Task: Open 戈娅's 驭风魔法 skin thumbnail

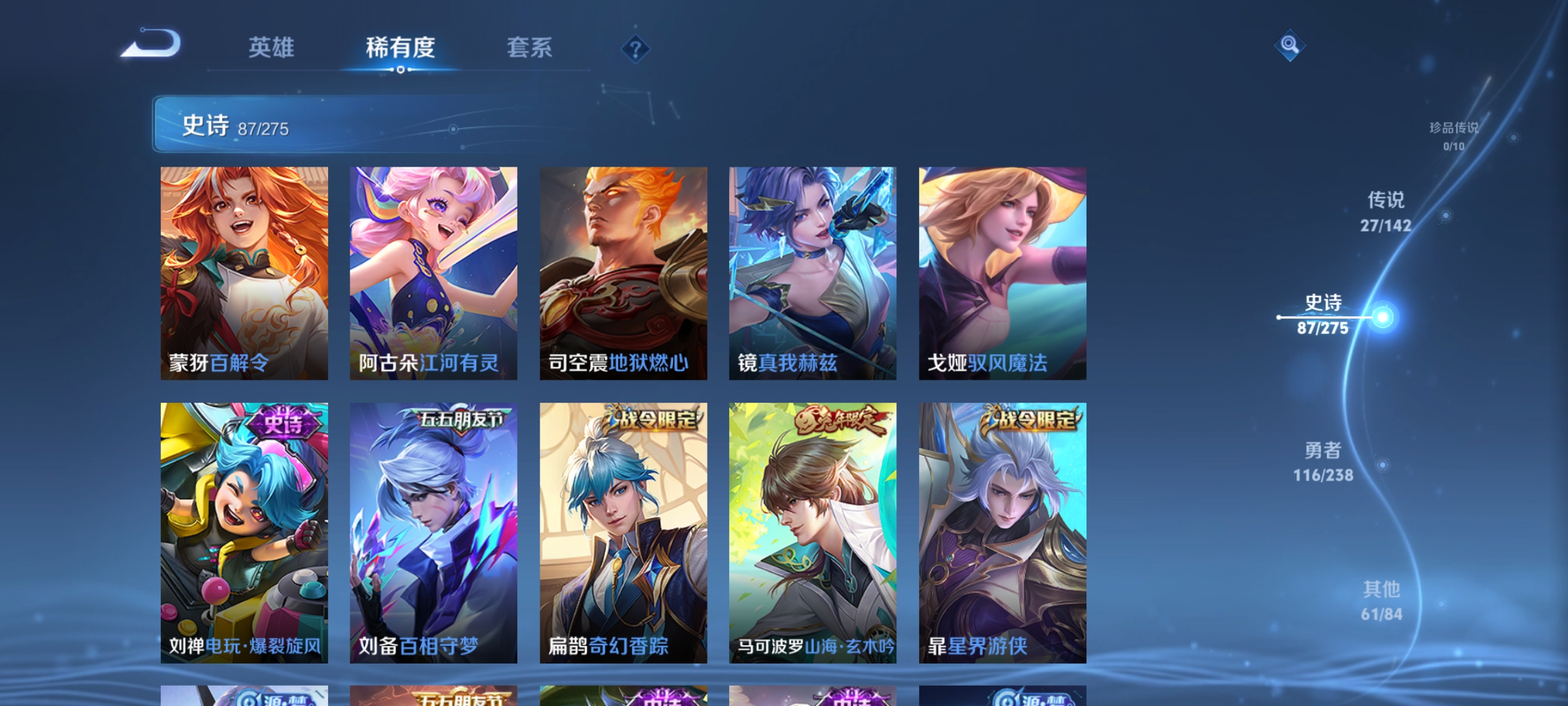Action: 1003,275
